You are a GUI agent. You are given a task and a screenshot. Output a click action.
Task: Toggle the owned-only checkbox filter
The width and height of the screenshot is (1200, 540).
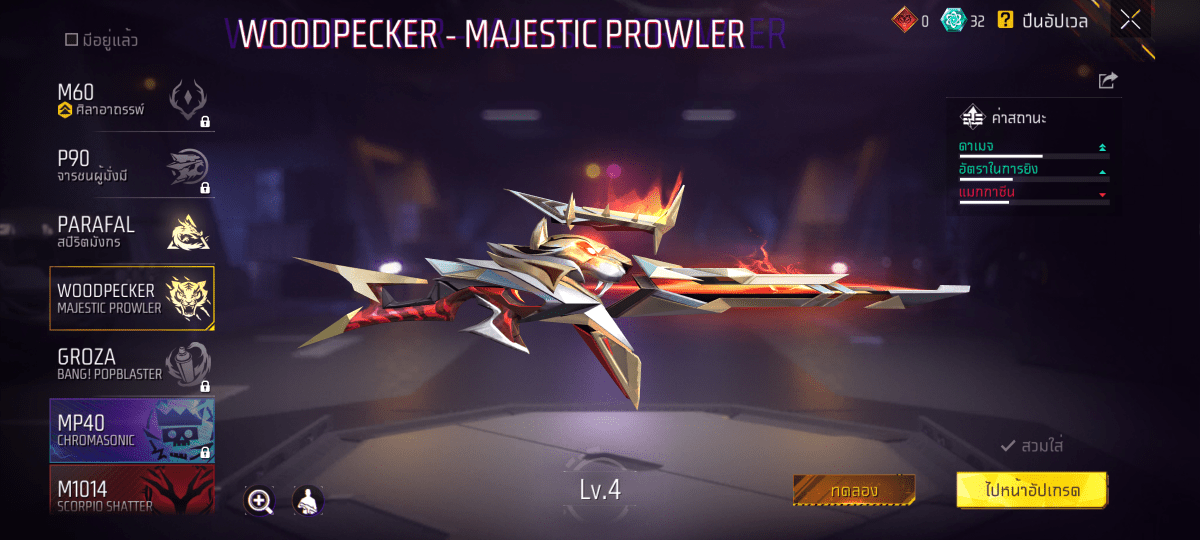pyautogui.click(x=71, y=41)
